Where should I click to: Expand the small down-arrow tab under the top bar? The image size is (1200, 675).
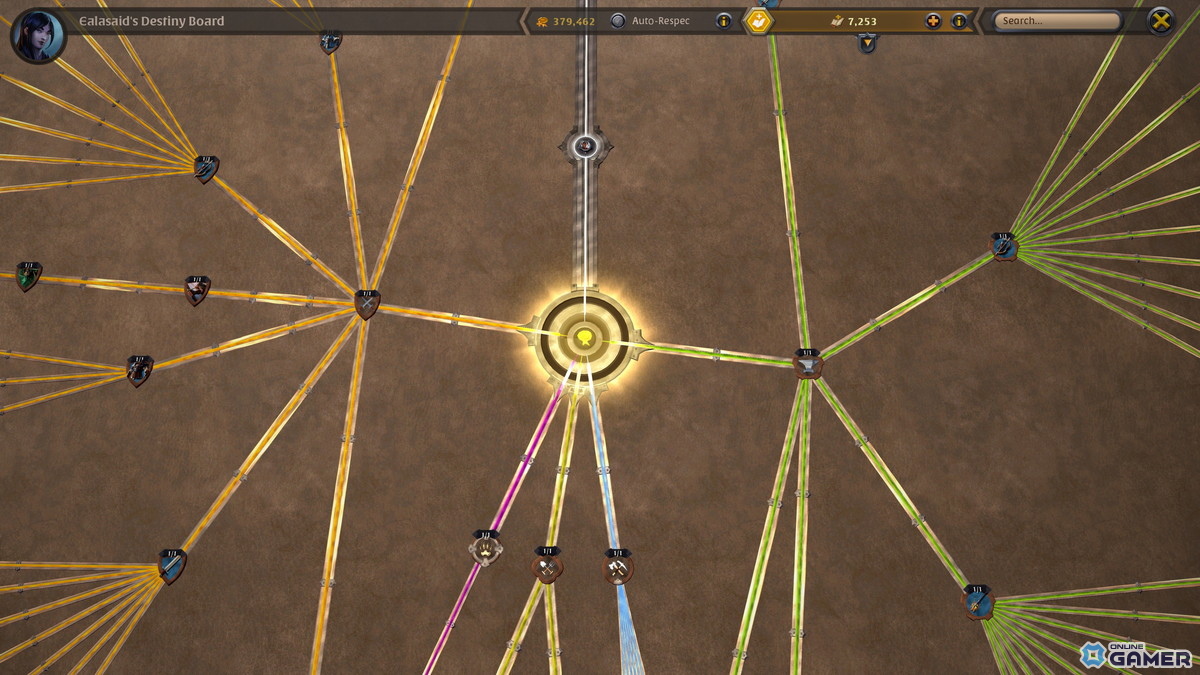point(867,43)
